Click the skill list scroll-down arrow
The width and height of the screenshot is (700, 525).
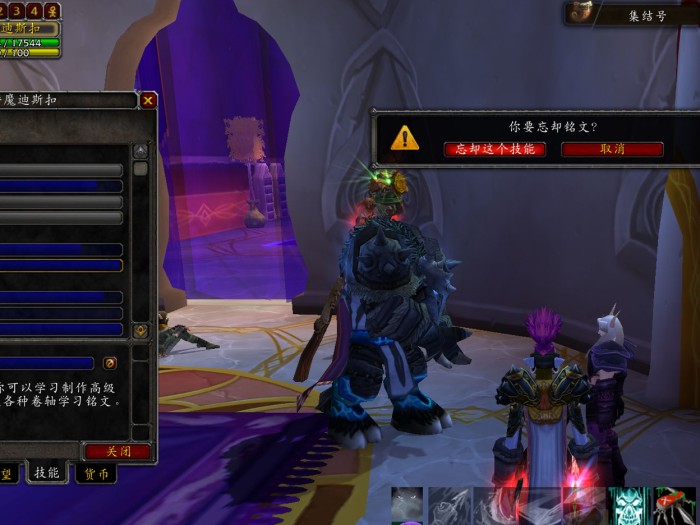pos(141,330)
